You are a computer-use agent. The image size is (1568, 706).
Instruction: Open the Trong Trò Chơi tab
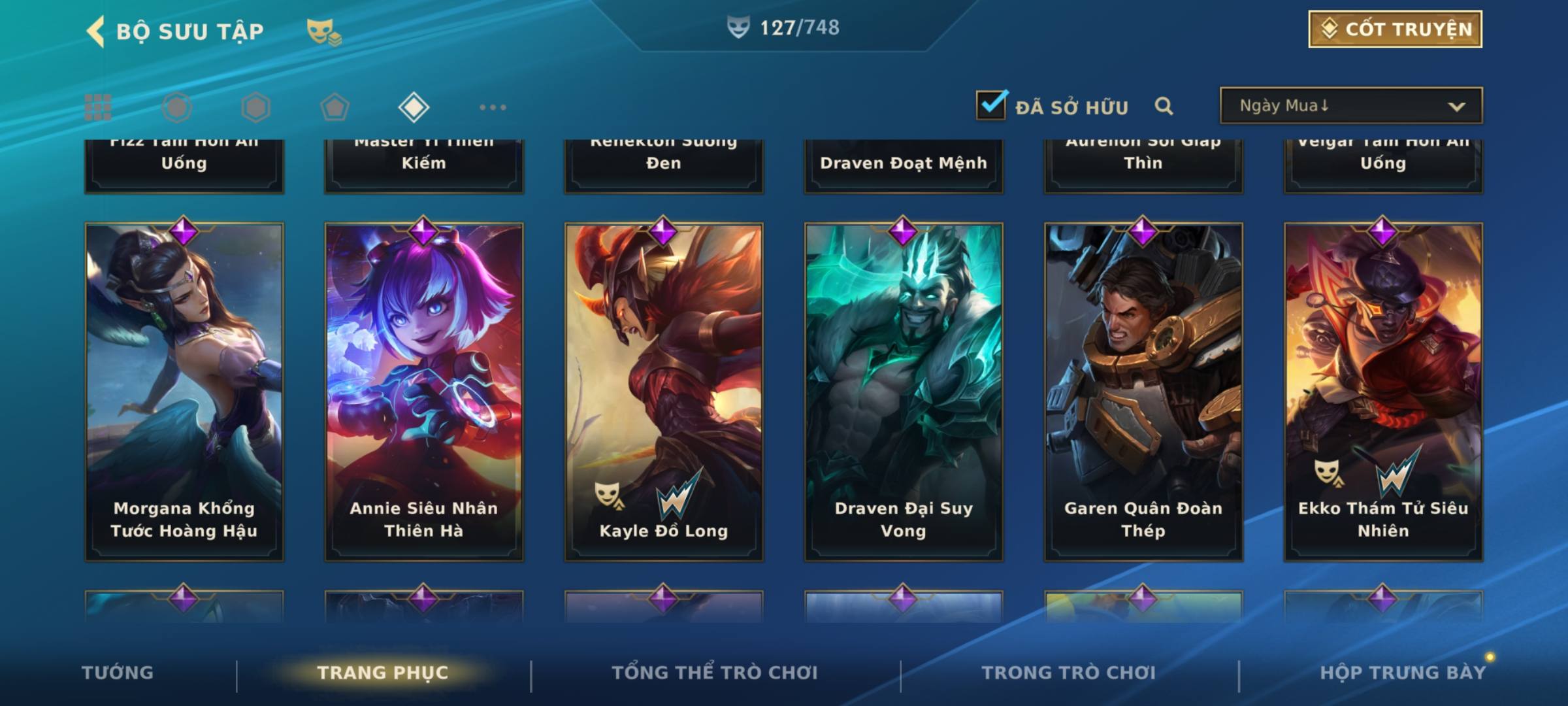click(1069, 673)
